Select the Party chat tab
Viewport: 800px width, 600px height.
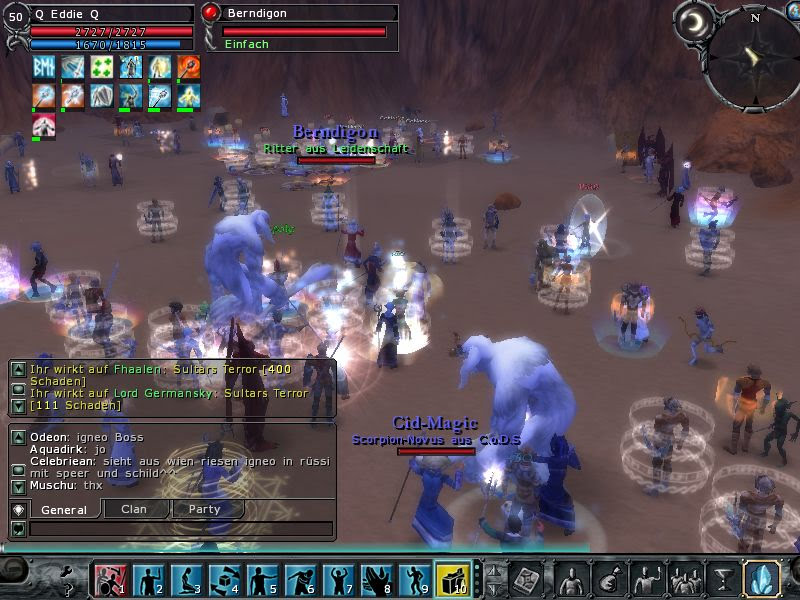point(205,509)
